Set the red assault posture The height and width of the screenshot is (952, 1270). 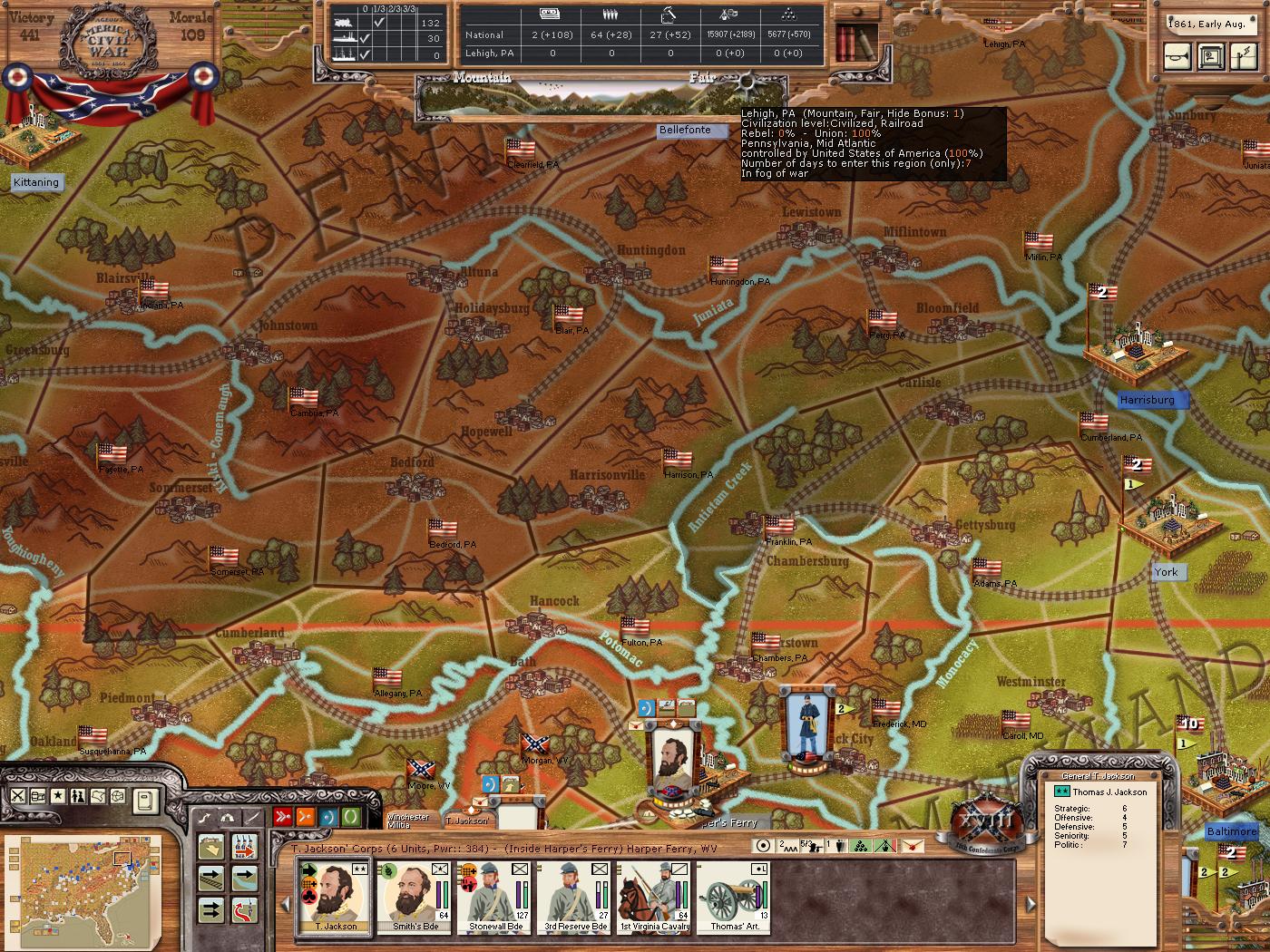[283, 817]
